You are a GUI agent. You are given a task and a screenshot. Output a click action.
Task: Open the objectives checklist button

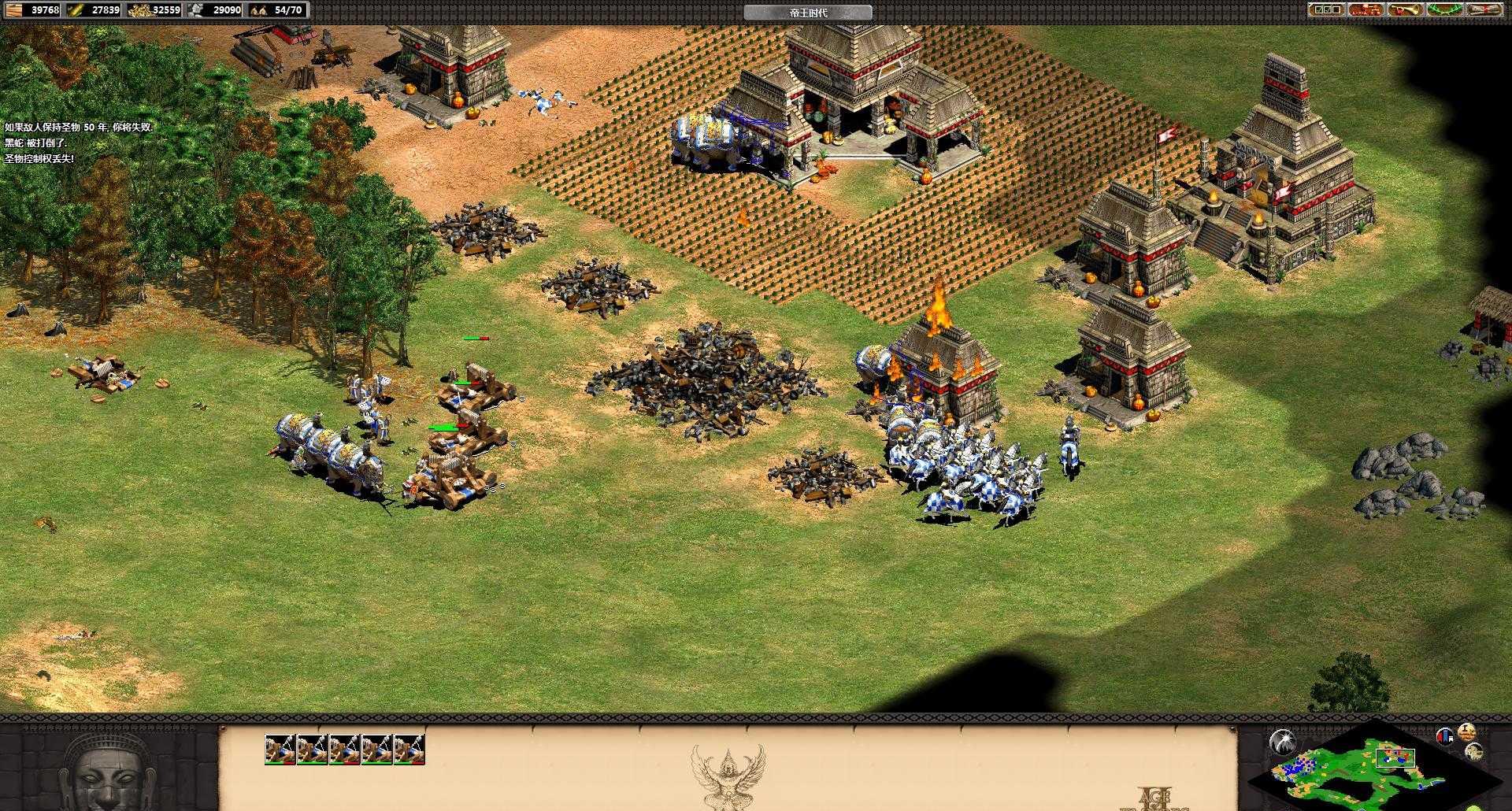coord(1326,10)
